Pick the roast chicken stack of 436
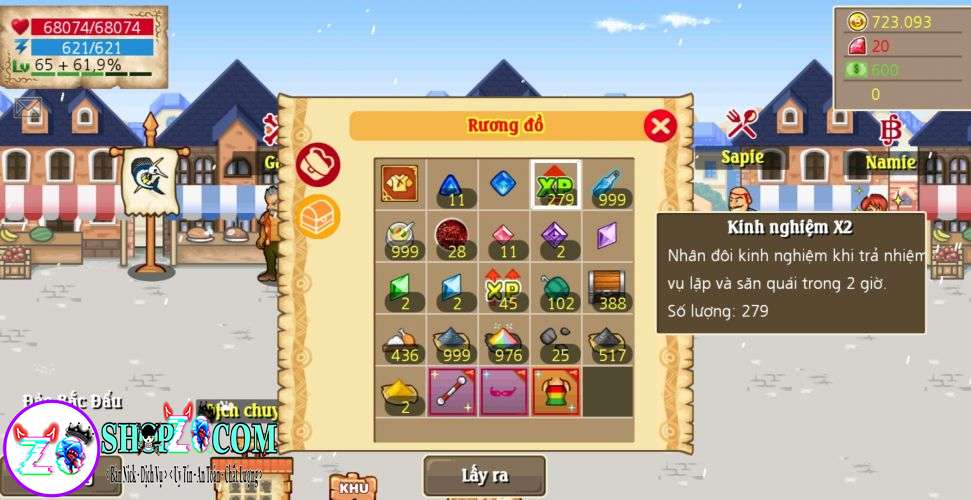The image size is (971, 500). point(400,341)
